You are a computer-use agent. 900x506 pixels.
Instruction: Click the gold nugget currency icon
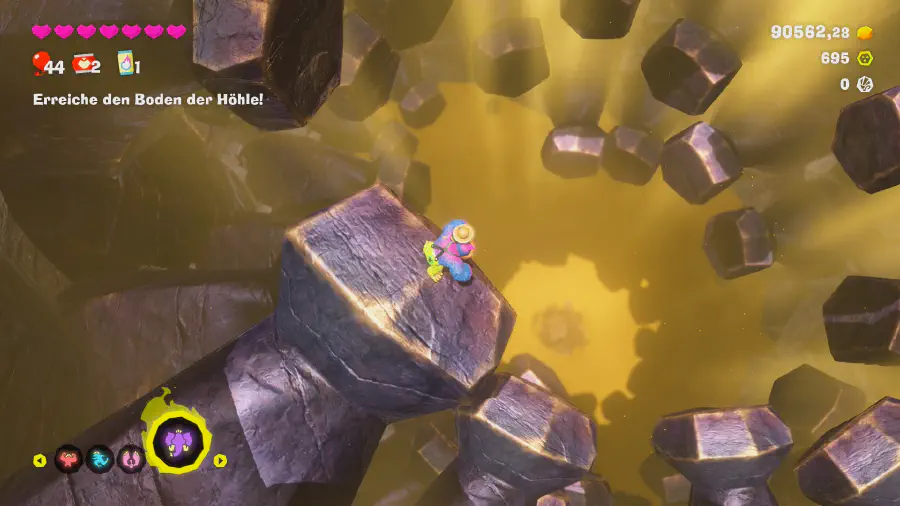(x=865, y=33)
